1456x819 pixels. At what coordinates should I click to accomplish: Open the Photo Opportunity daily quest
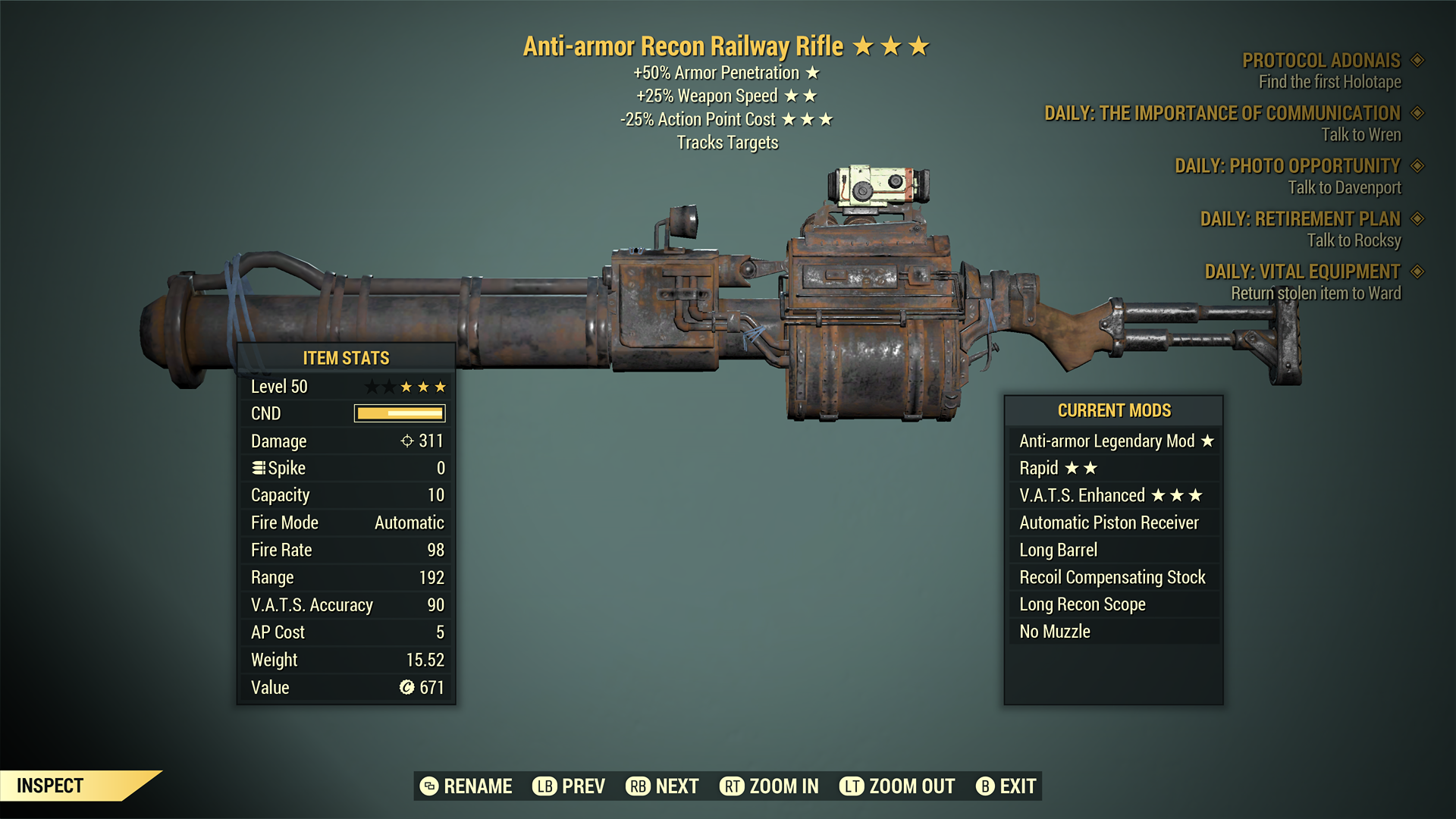pyautogui.click(x=1287, y=166)
